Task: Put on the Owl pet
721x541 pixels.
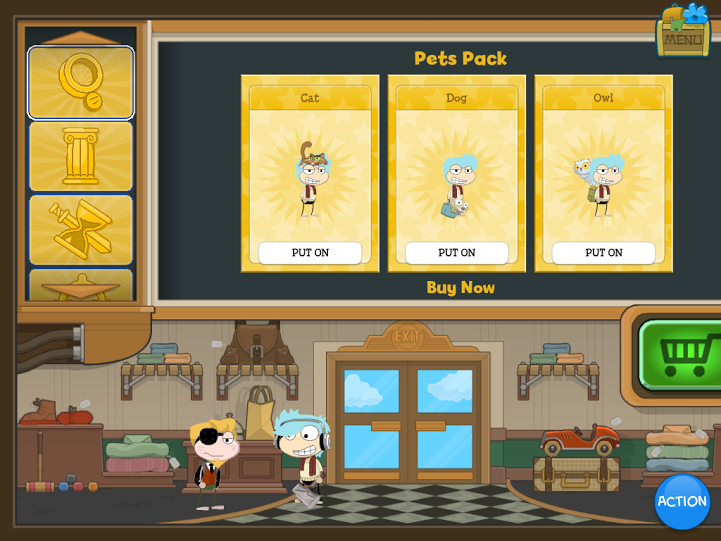Action: click(x=604, y=253)
